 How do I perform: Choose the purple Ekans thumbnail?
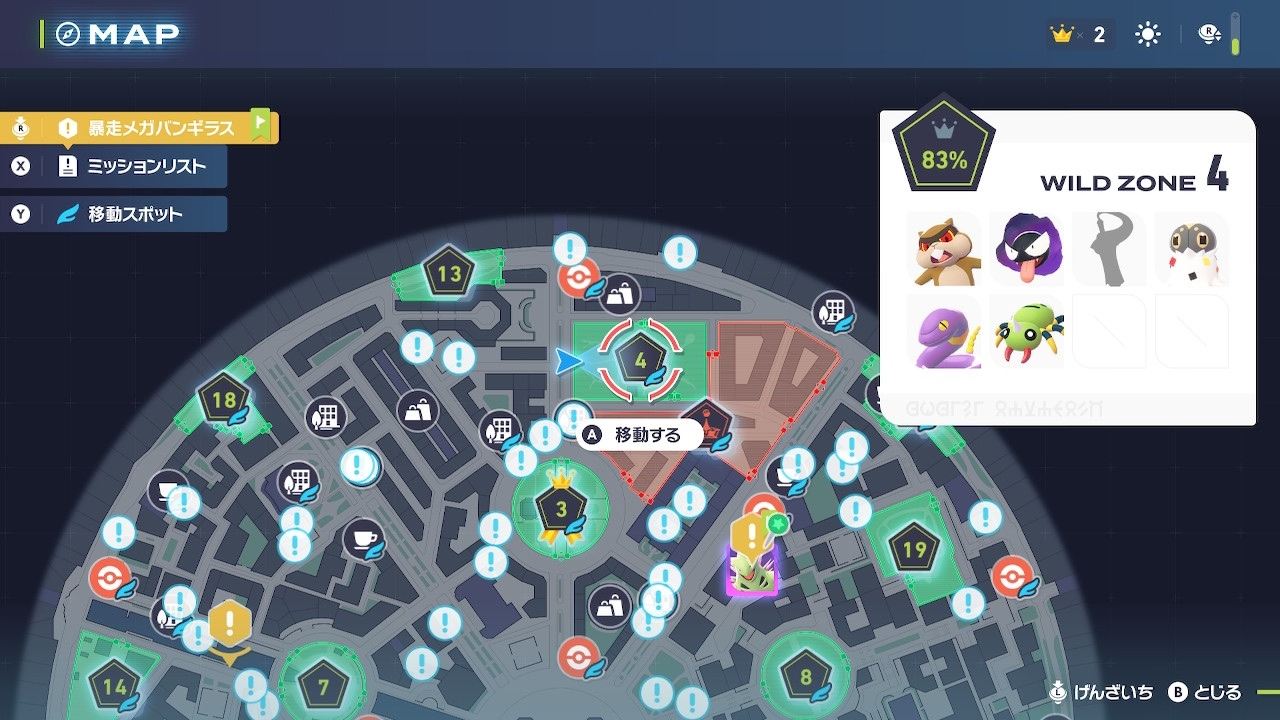(x=943, y=331)
